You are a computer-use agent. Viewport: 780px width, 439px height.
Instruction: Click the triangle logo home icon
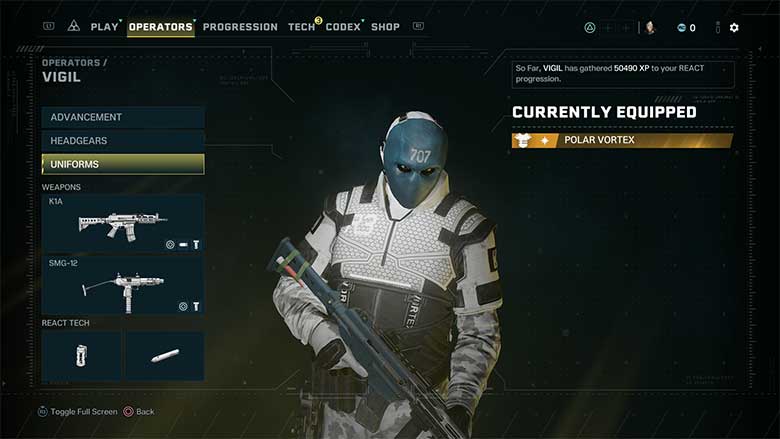74,27
